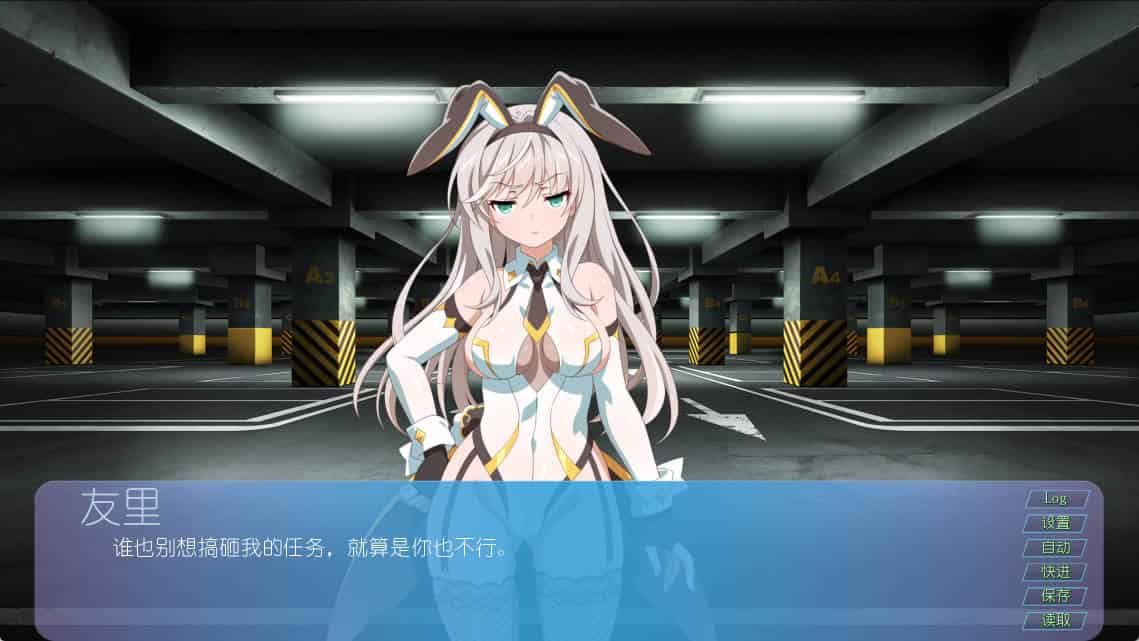Toggle 自动 auto-advance mode
The width and height of the screenshot is (1139, 641).
(1055, 547)
